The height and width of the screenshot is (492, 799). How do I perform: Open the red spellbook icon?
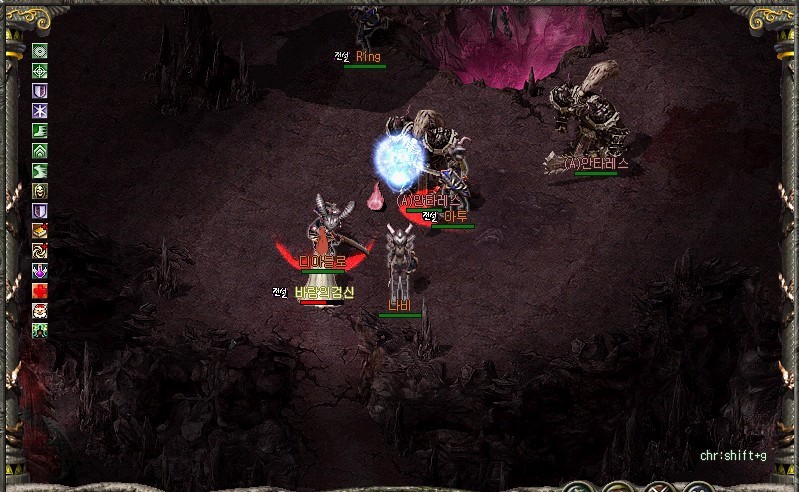pos(40,230)
